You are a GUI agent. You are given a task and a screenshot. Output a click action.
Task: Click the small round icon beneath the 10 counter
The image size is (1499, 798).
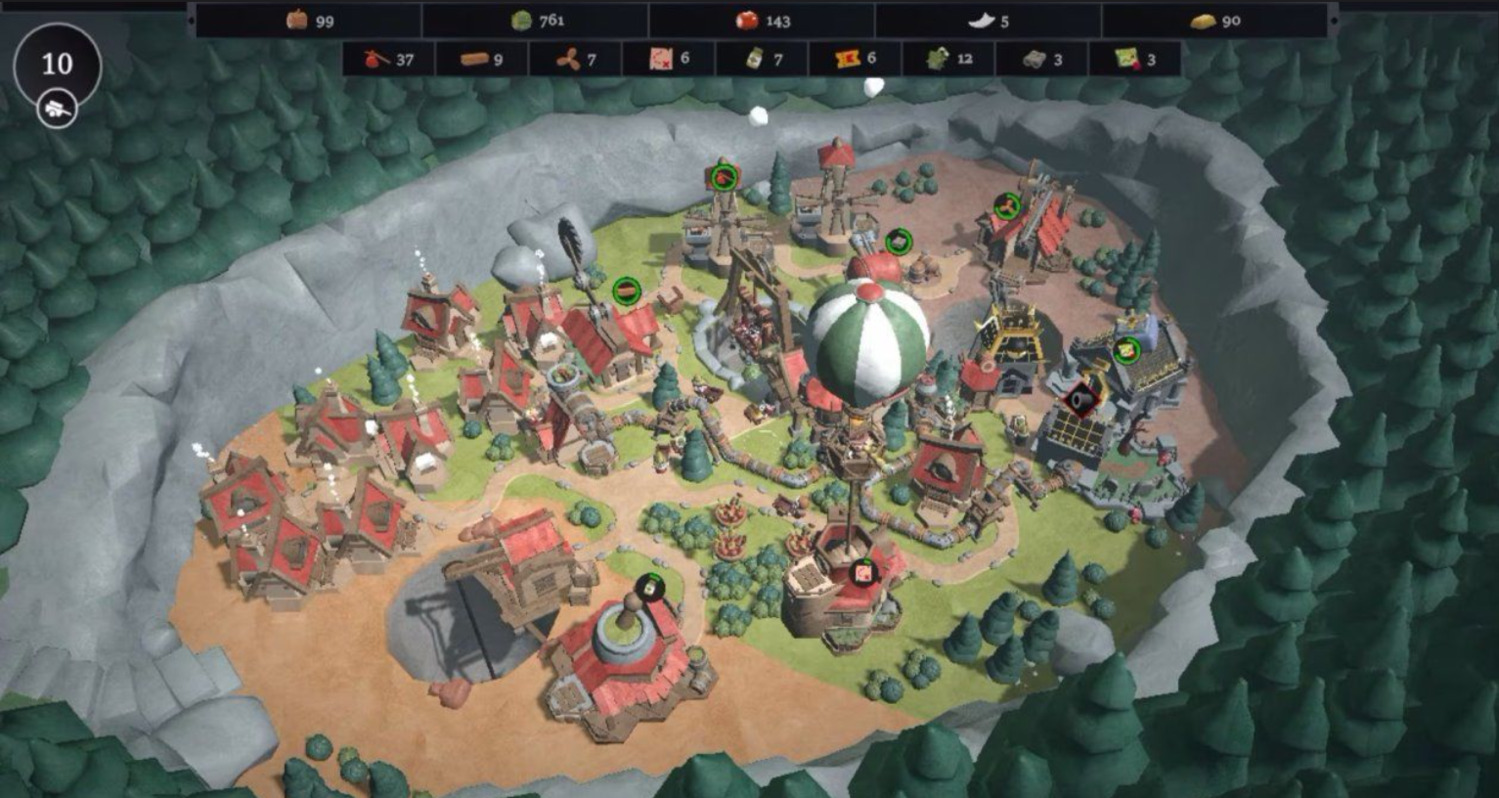pos(56,109)
